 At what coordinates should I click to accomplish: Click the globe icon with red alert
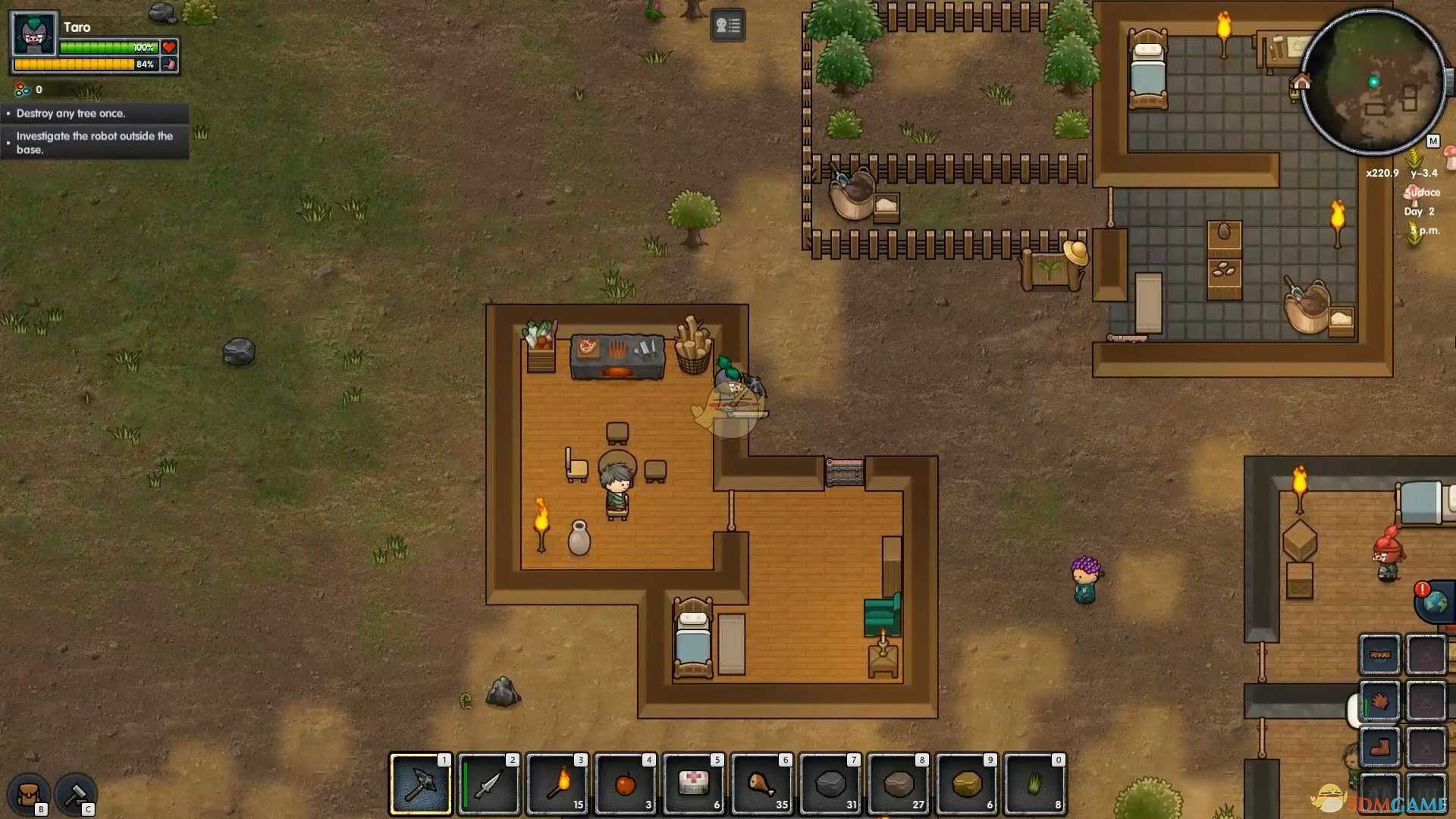point(1435,602)
